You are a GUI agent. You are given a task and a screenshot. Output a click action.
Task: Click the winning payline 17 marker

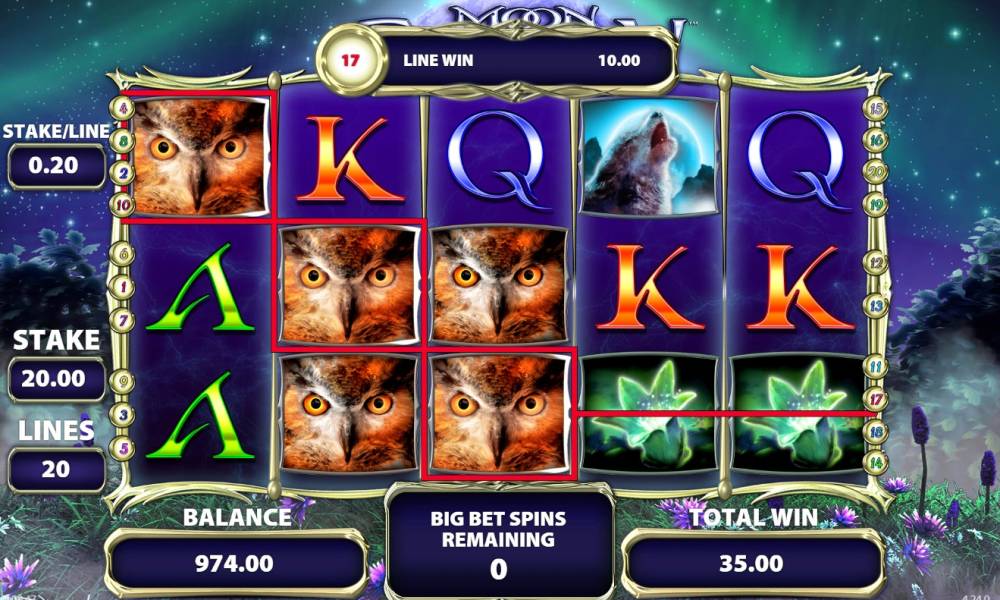[x=877, y=399]
